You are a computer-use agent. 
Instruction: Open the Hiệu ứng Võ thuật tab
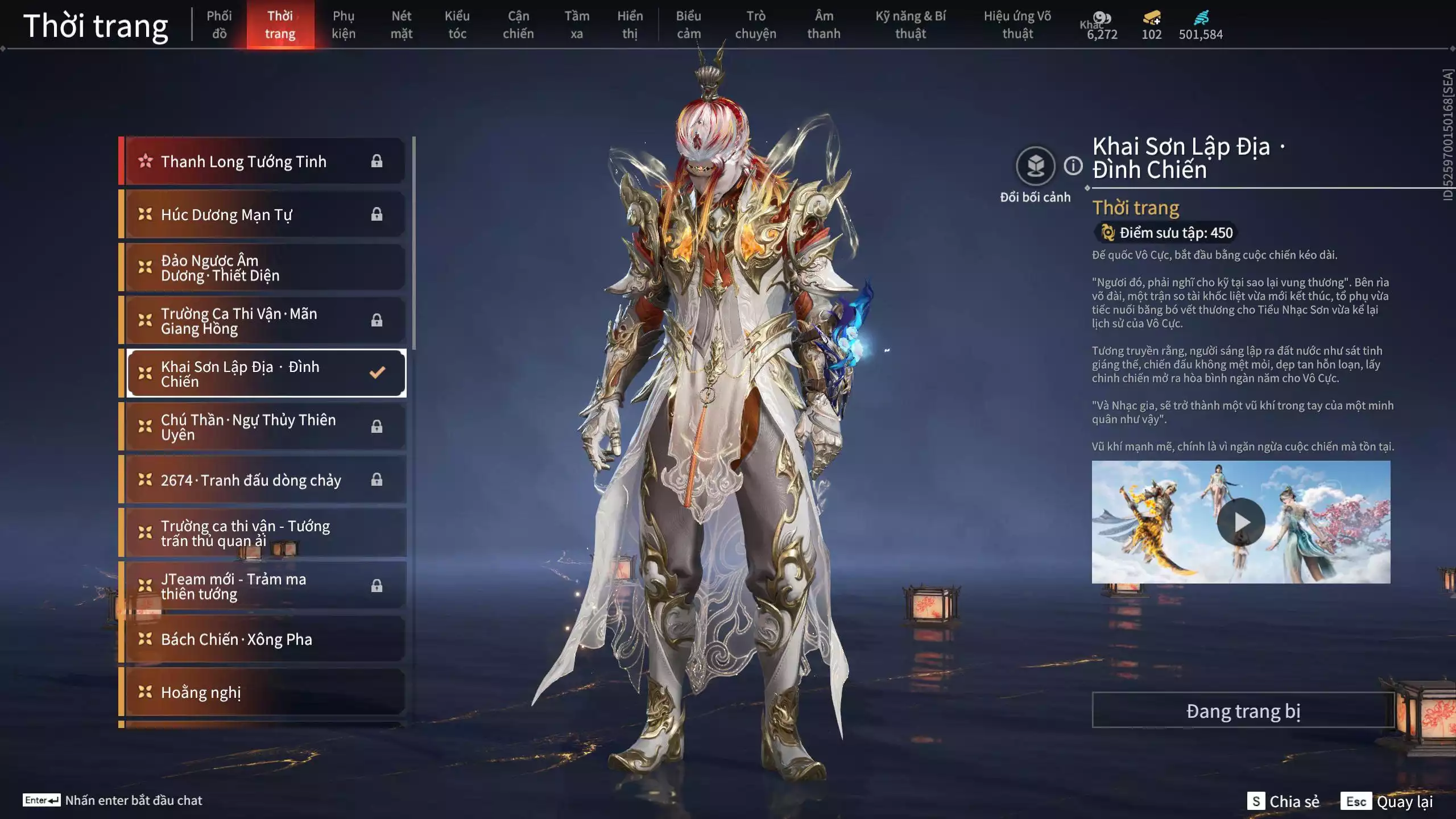[1017, 24]
